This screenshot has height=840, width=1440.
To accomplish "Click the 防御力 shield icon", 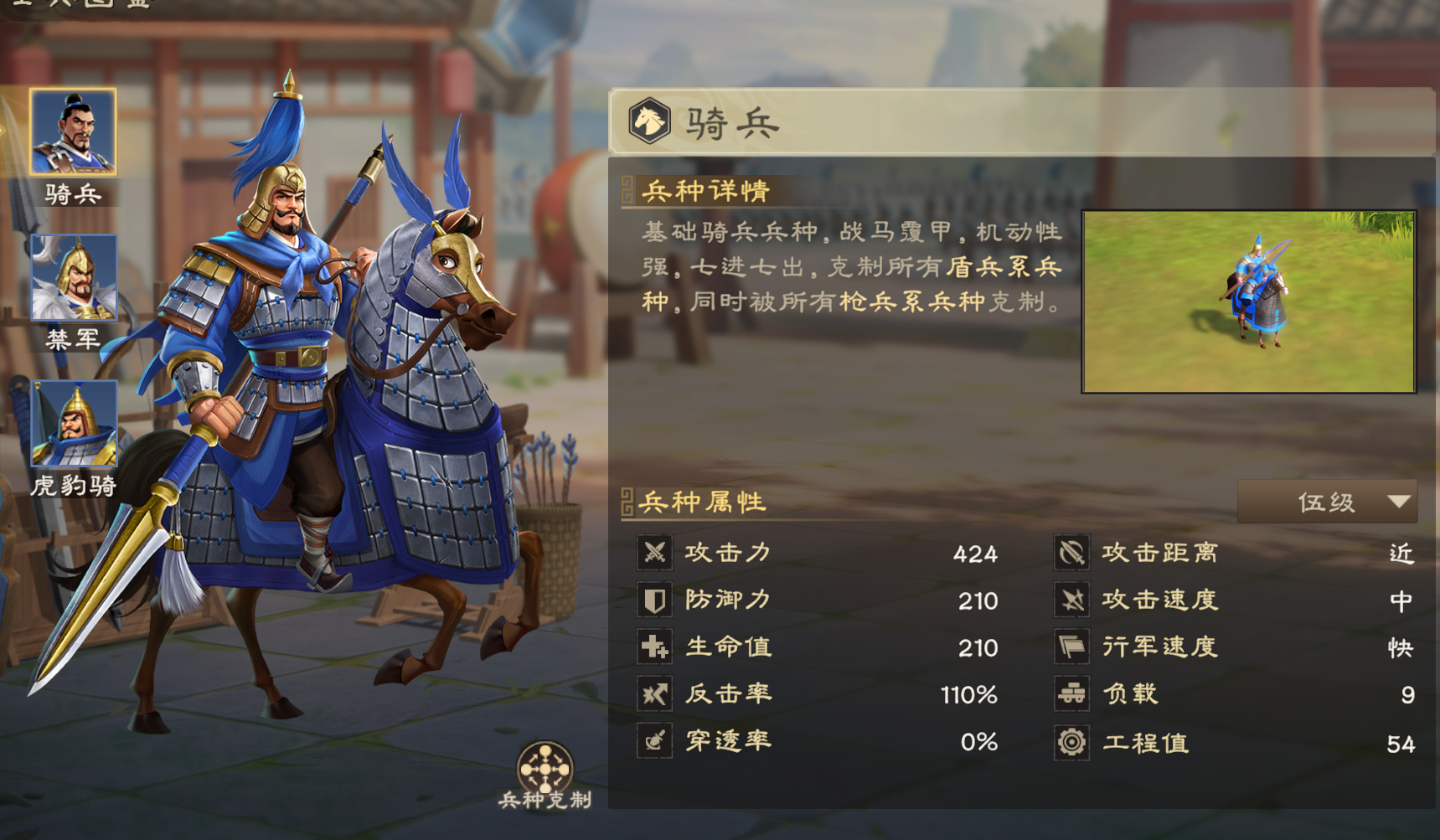I will (x=656, y=600).
